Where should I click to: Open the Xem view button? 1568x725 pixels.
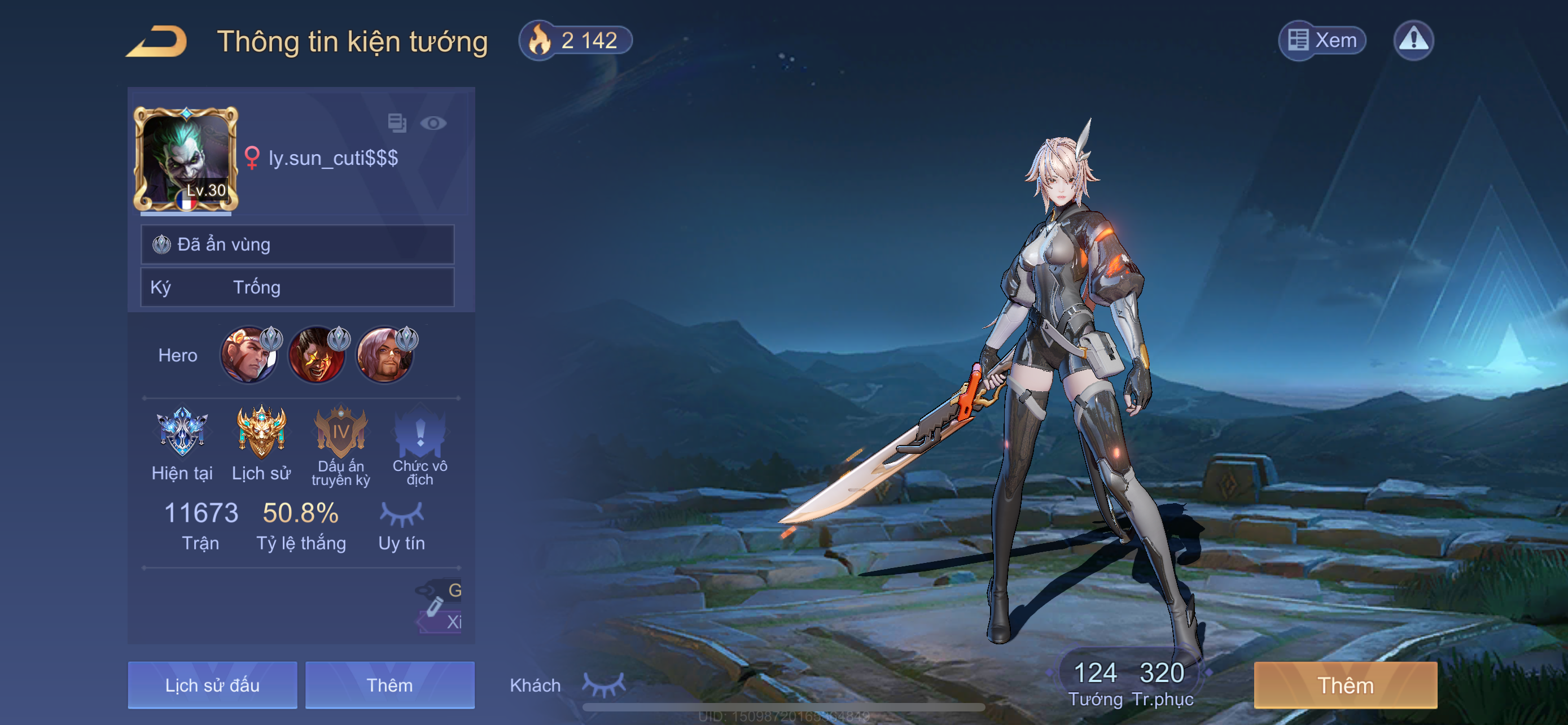[x=1321, y=41]
